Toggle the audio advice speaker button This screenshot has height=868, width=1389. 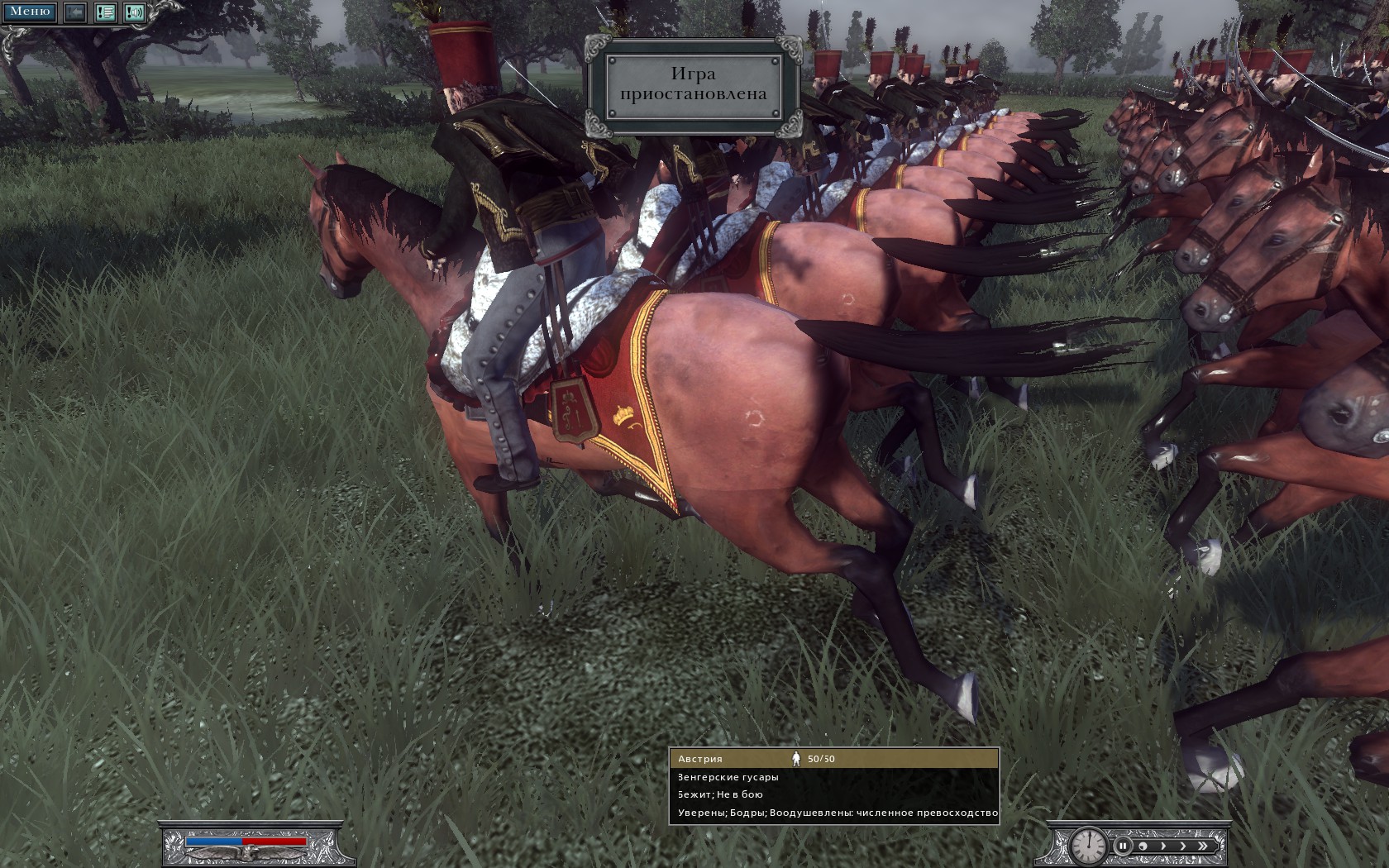click(134, 12)
